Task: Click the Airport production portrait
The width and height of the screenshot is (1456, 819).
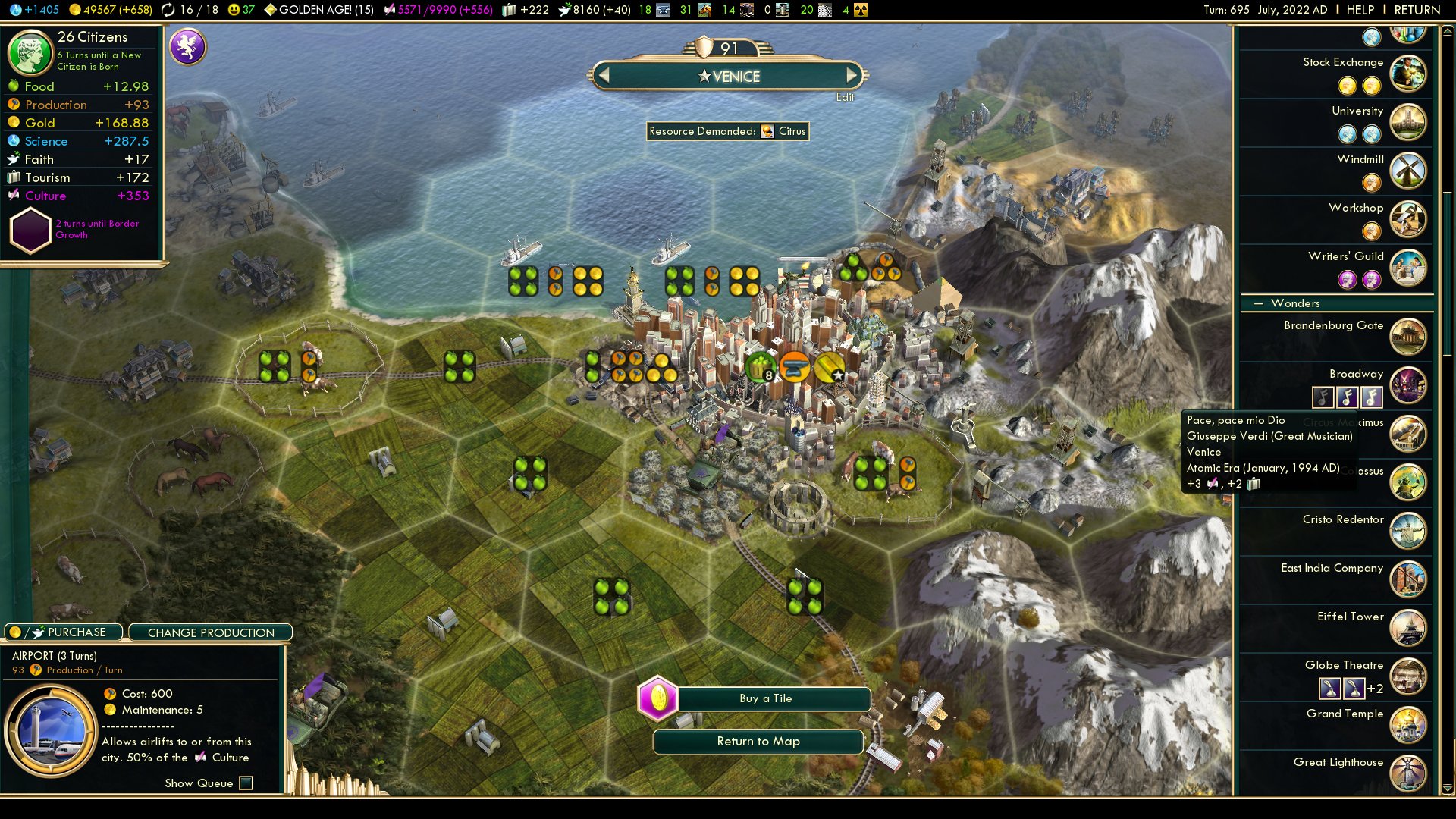Action: pyautogui.click(x=51, y=731)
